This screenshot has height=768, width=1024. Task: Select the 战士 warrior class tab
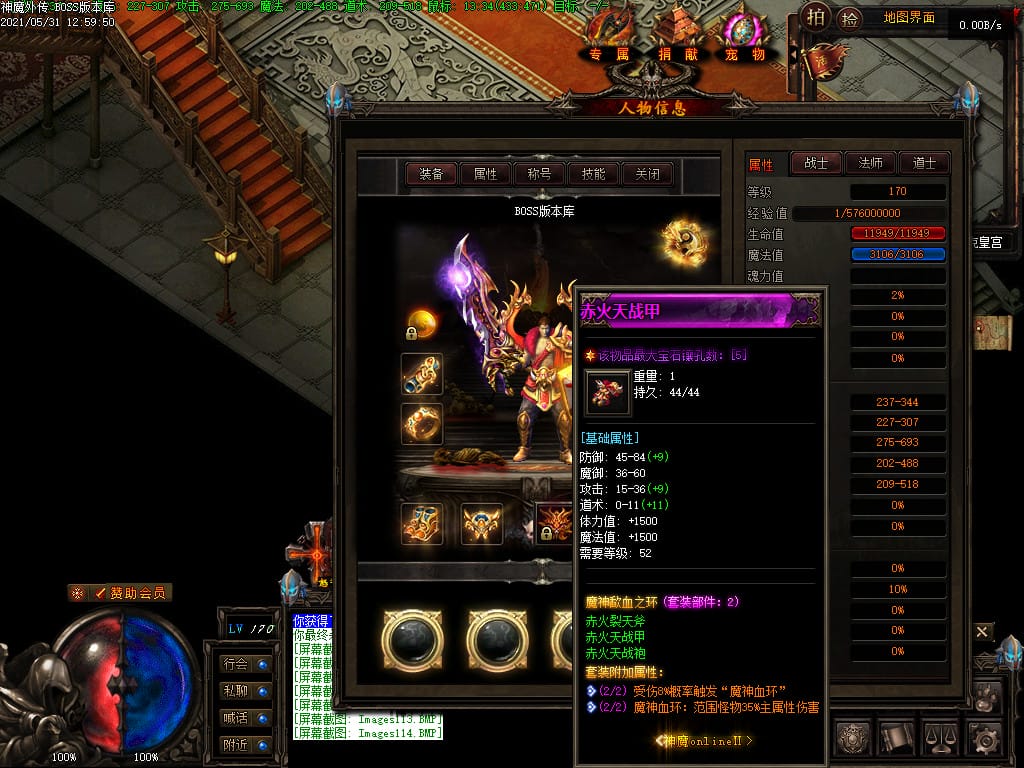tap(816, 163)
